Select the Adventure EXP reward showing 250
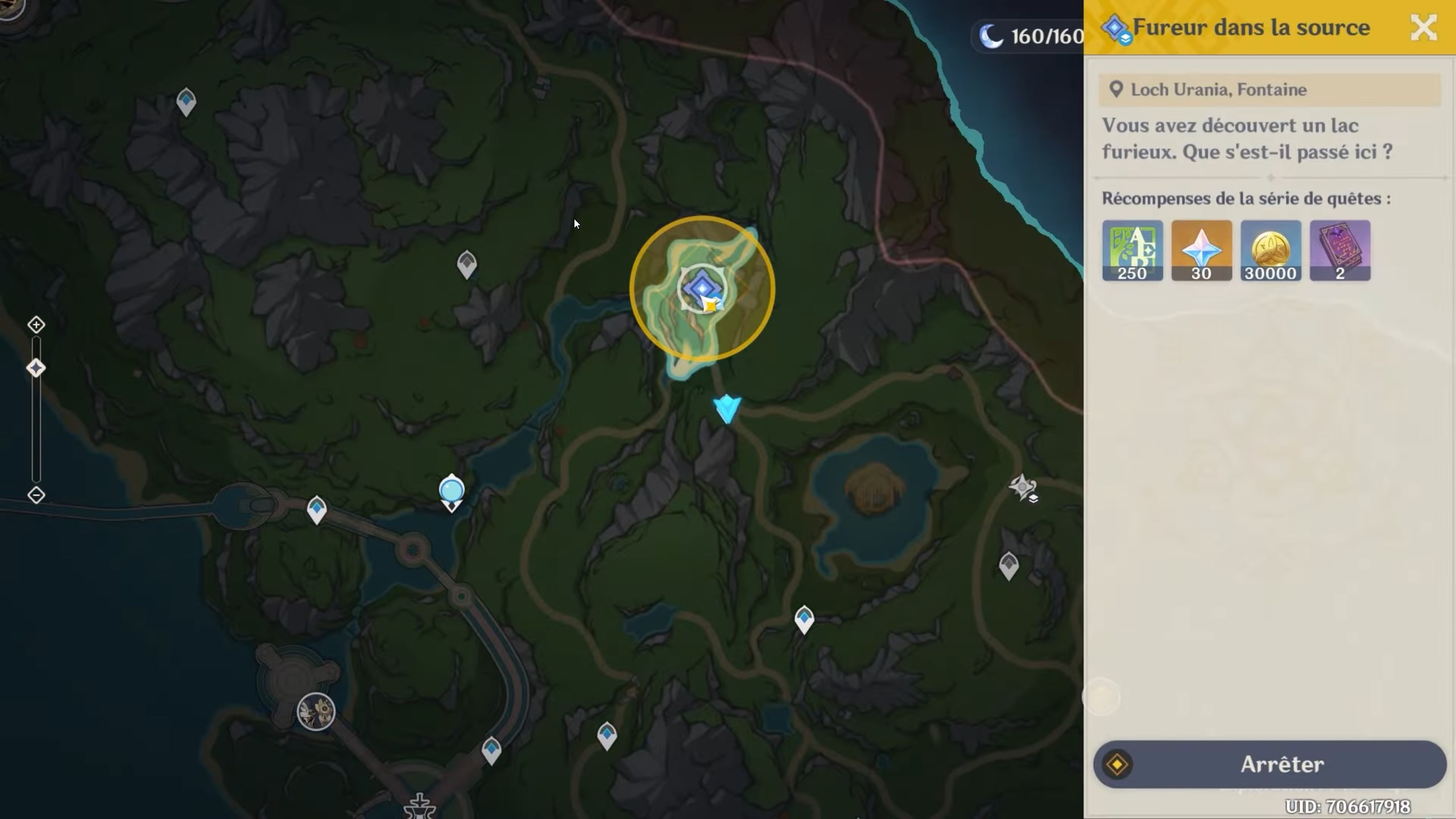 1132,250
